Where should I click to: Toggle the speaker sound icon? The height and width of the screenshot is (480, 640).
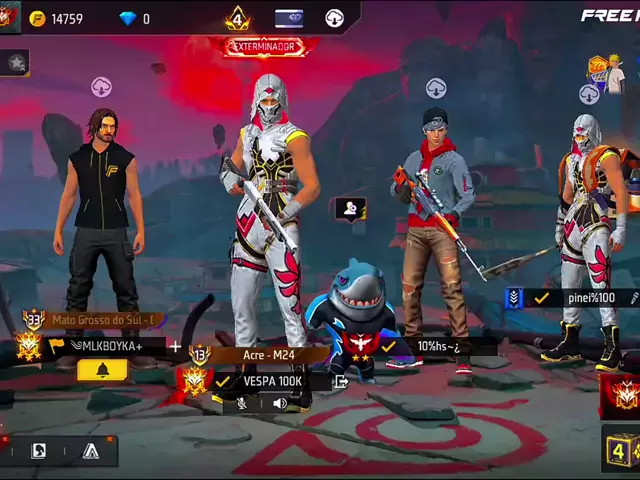tap(280, 403)
